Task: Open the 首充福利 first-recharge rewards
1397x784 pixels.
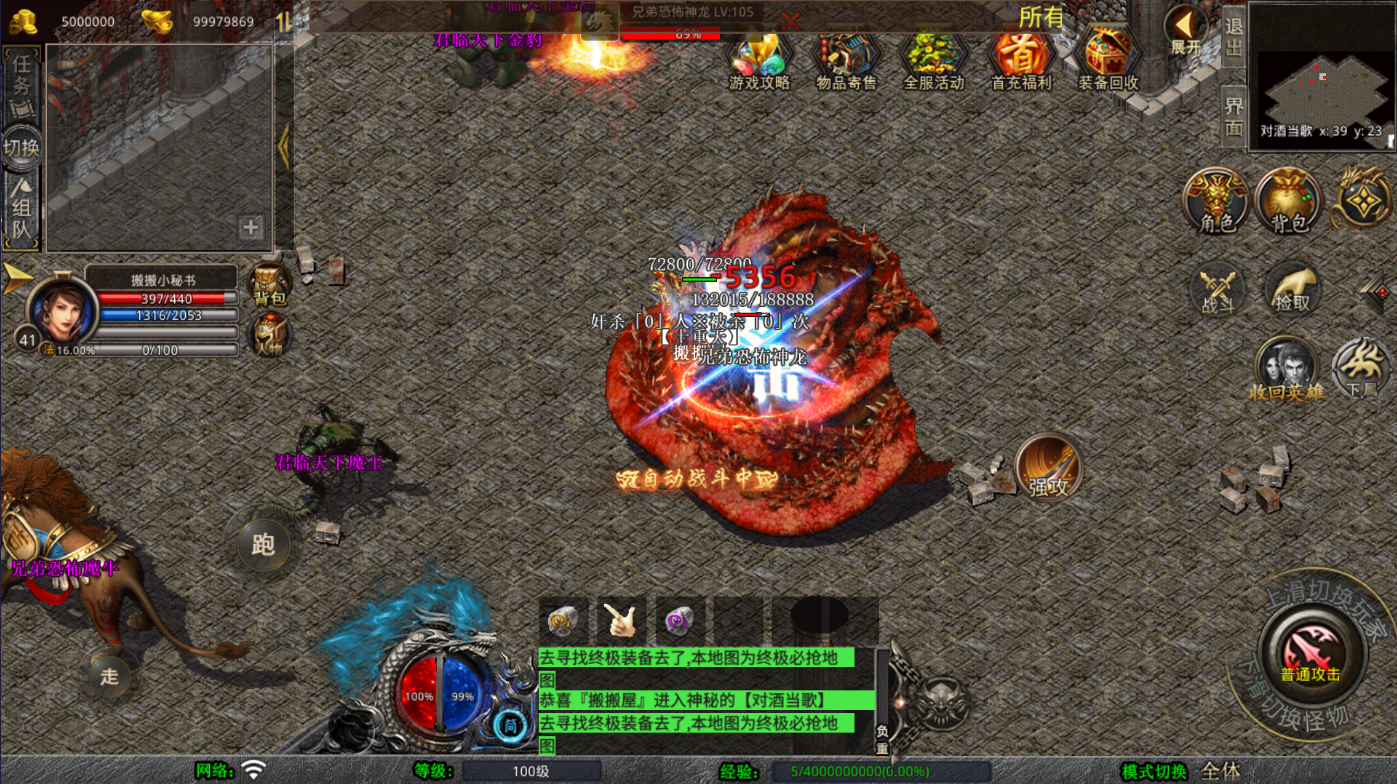Action: 1021,60
